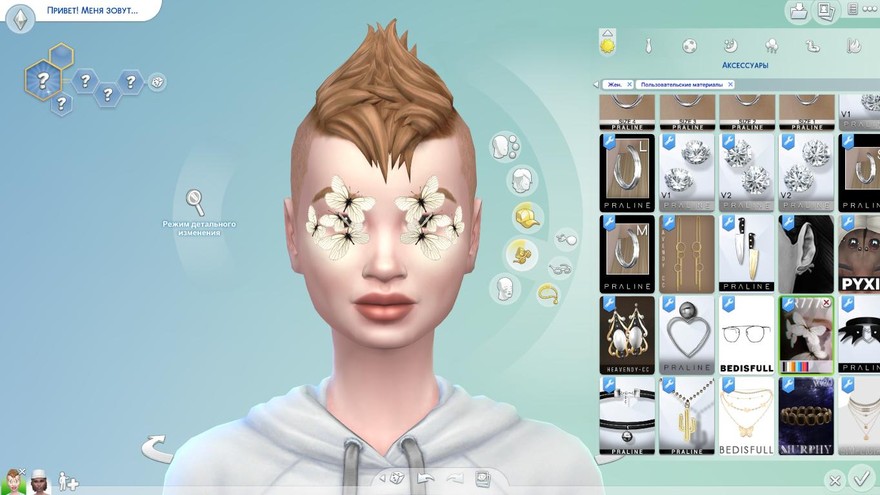Click the "Привет! Меня зовут..." name field

[x=92, y=12]
